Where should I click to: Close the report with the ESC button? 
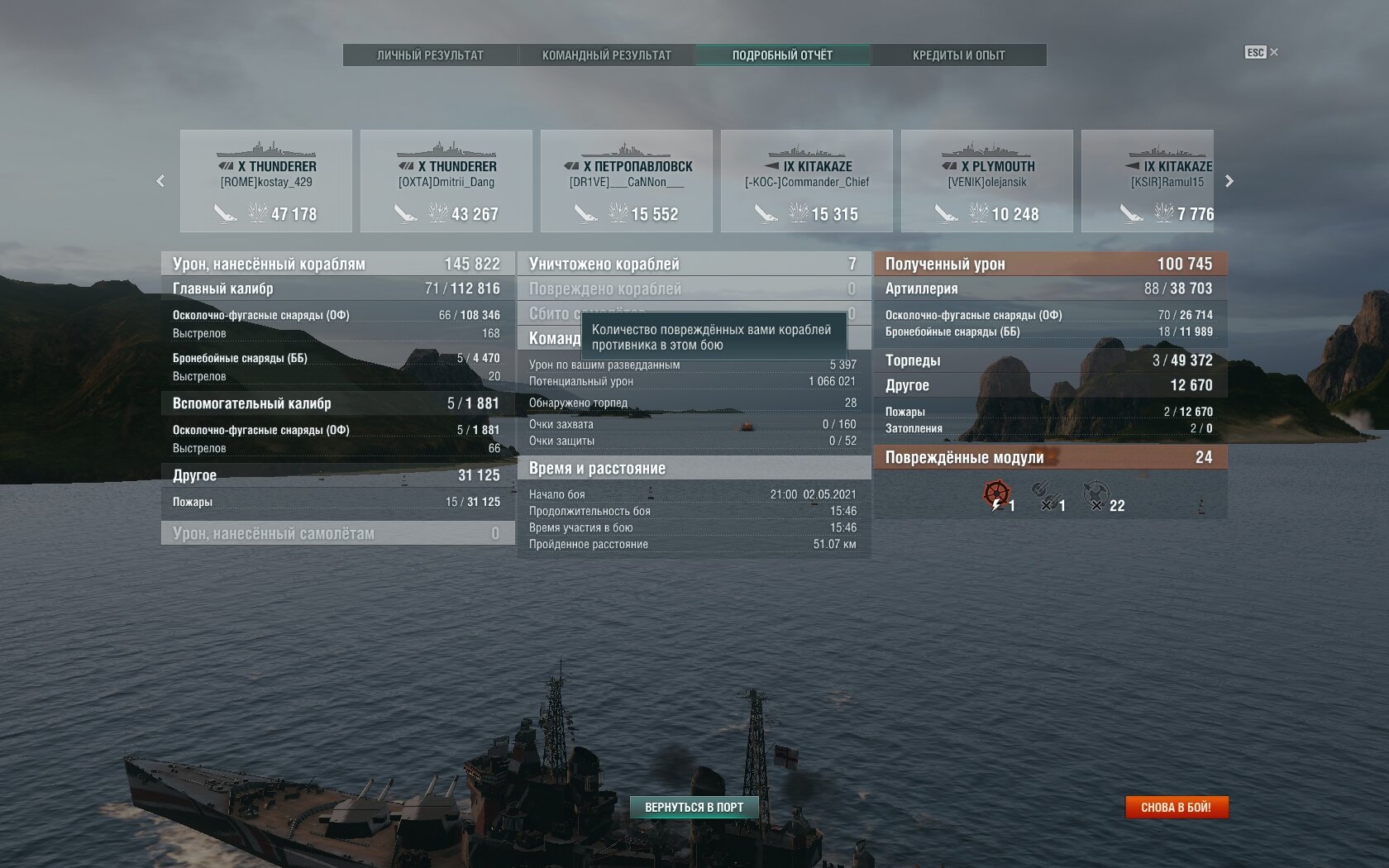tap(1261, 52)
